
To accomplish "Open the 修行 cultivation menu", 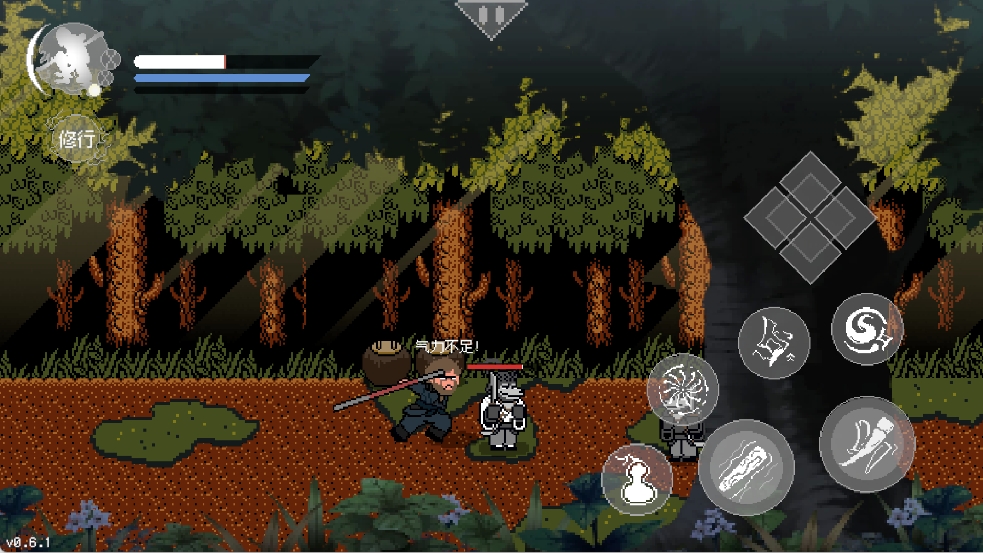I will (x=78, y=140).
